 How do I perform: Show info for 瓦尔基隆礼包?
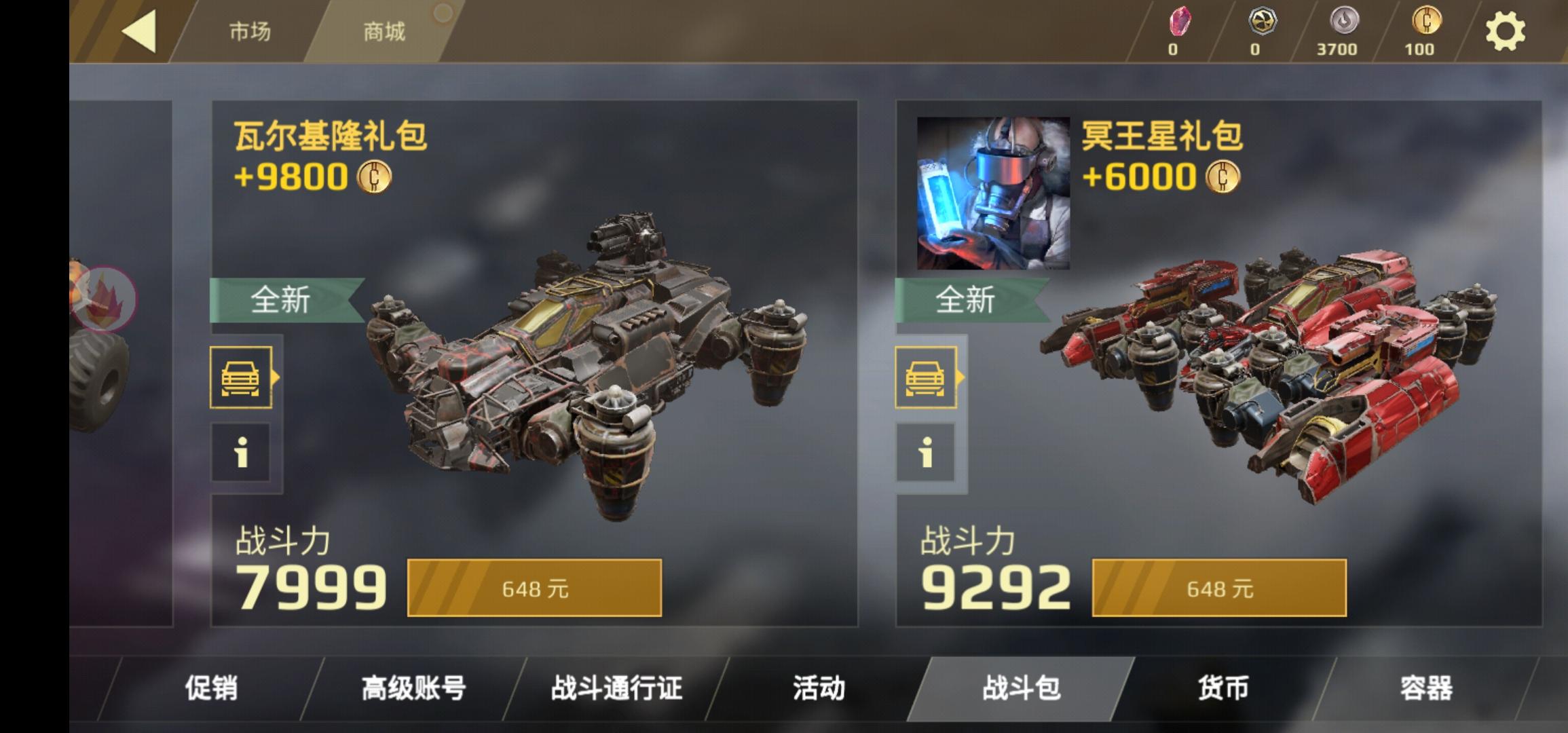tap(241, 452)
